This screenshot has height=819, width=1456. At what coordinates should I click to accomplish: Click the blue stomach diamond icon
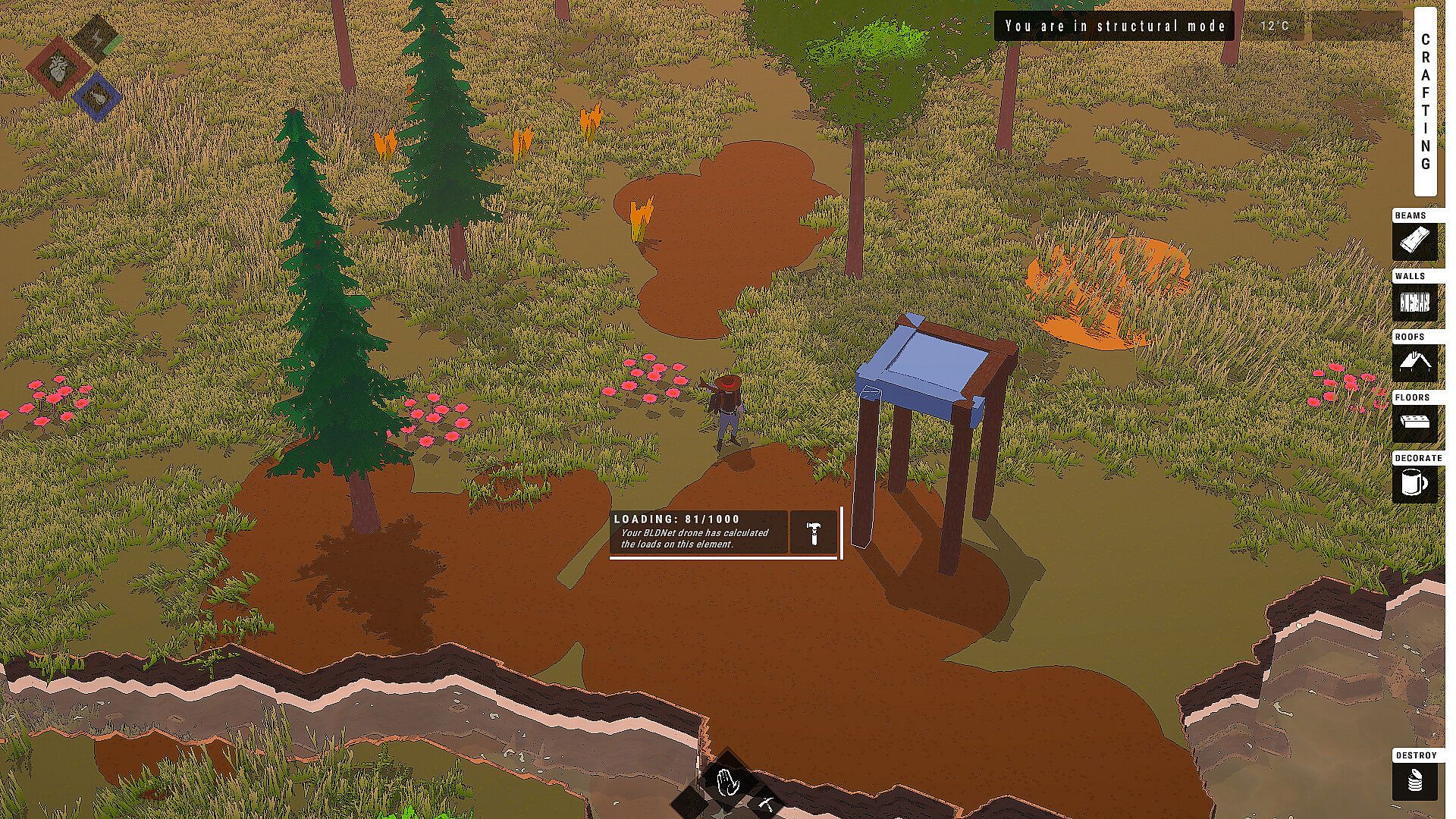(98, 97)
